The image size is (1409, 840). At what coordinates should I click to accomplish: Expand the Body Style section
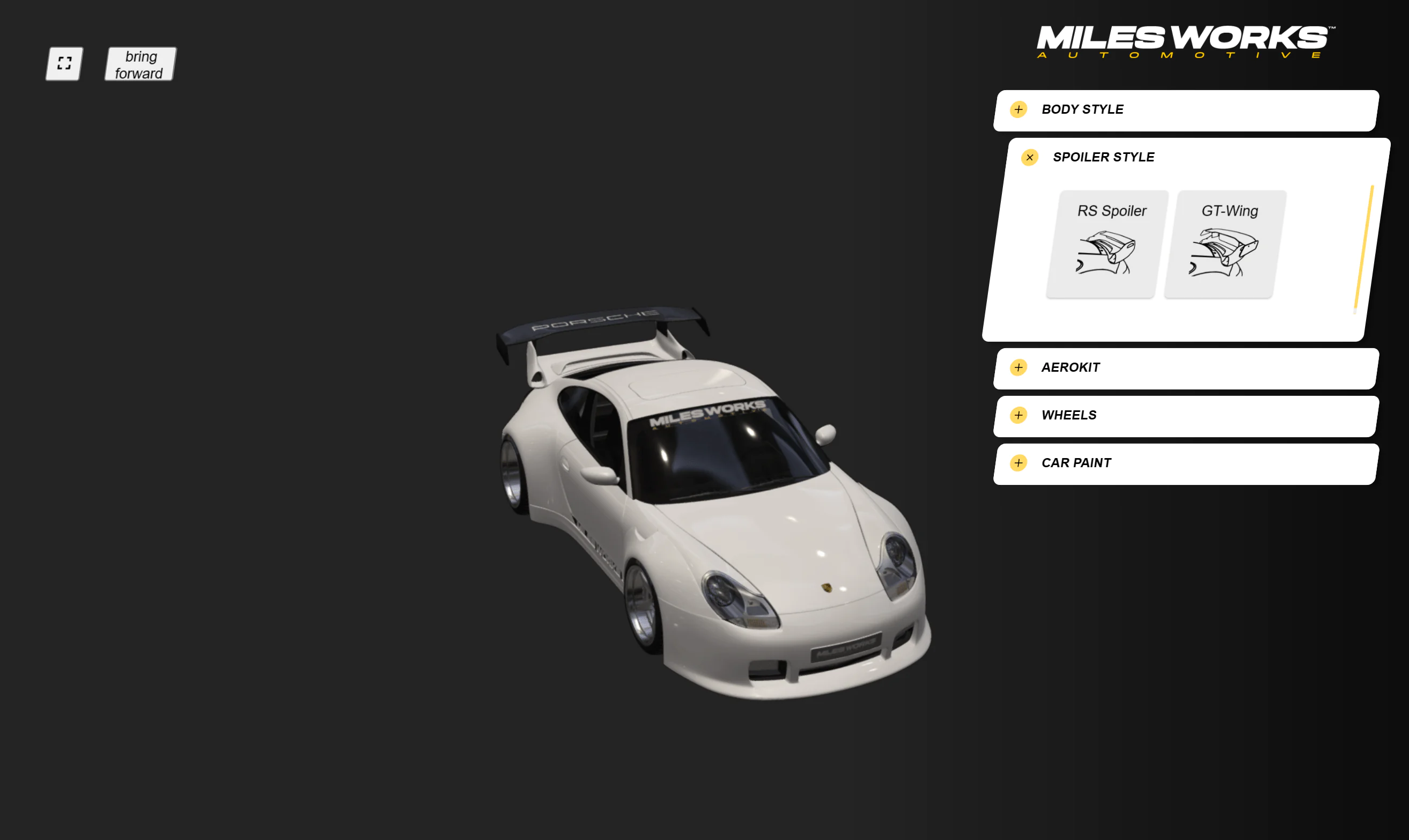1019,109
